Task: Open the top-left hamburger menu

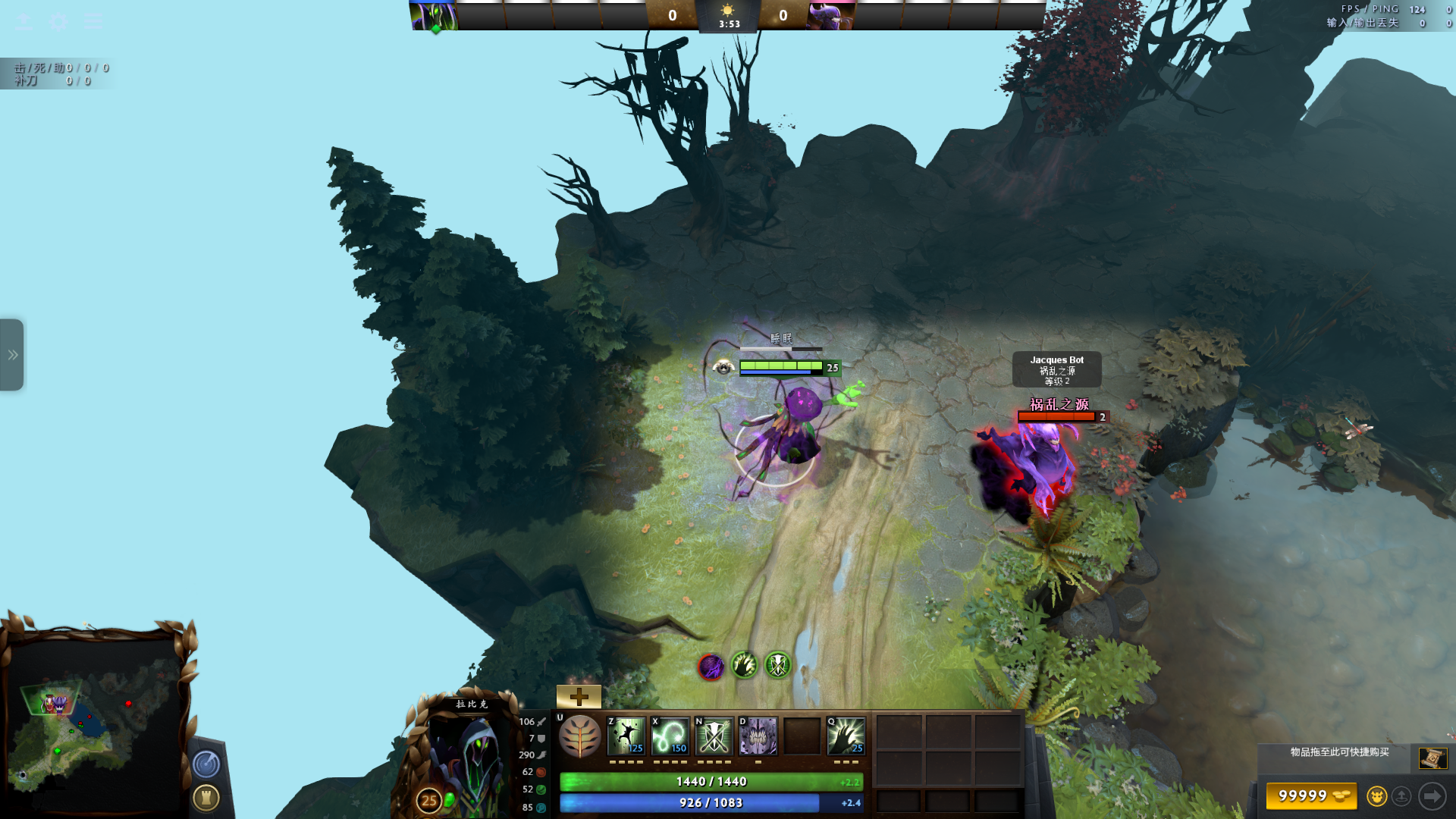Action: 94,21
